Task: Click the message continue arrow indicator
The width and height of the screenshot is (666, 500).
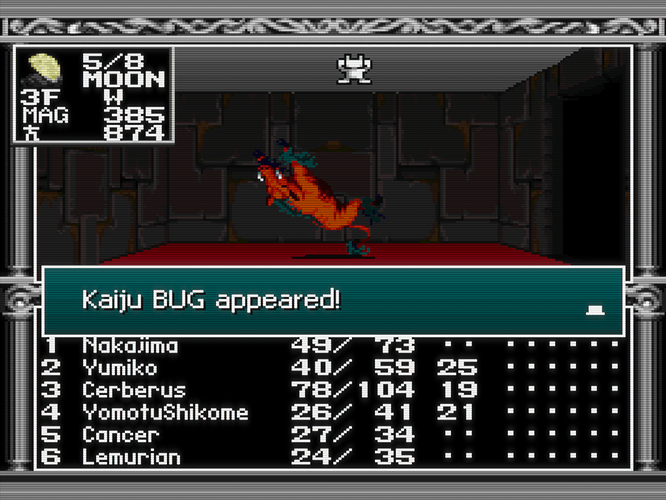Action: [595, 311]
